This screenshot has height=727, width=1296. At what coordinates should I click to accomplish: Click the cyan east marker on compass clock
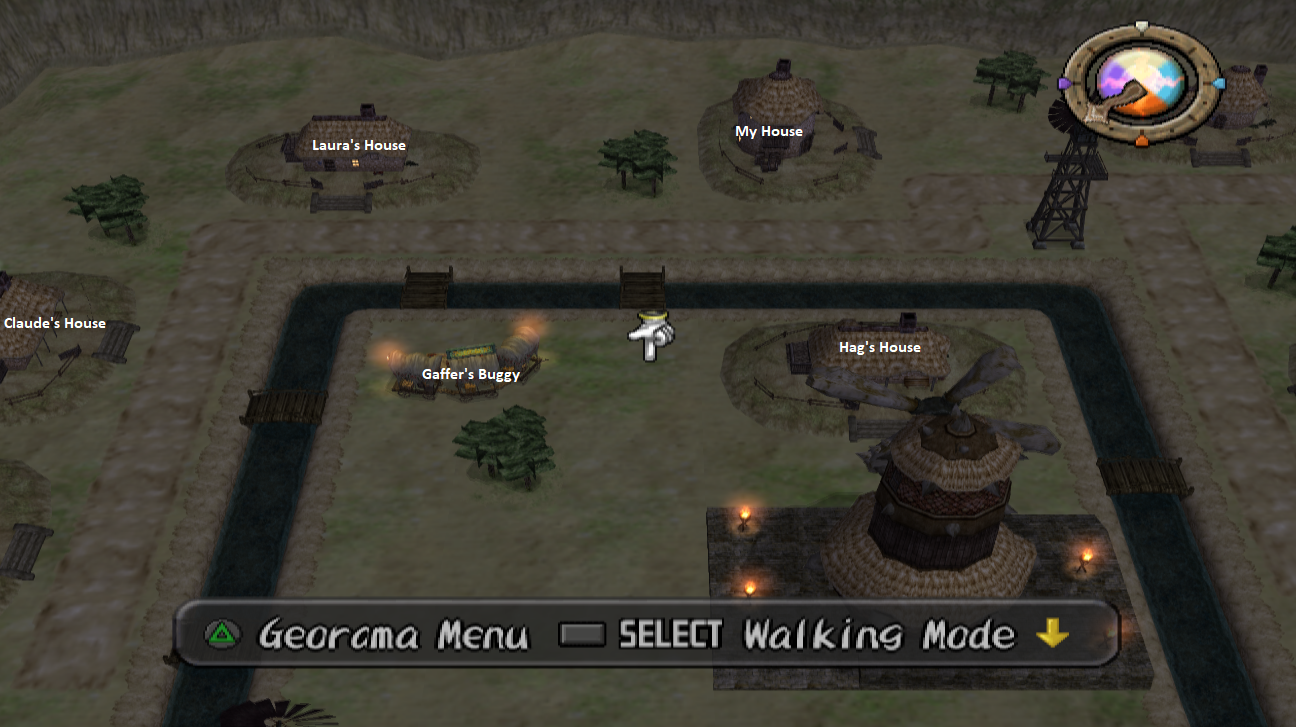click(1218, 83)
